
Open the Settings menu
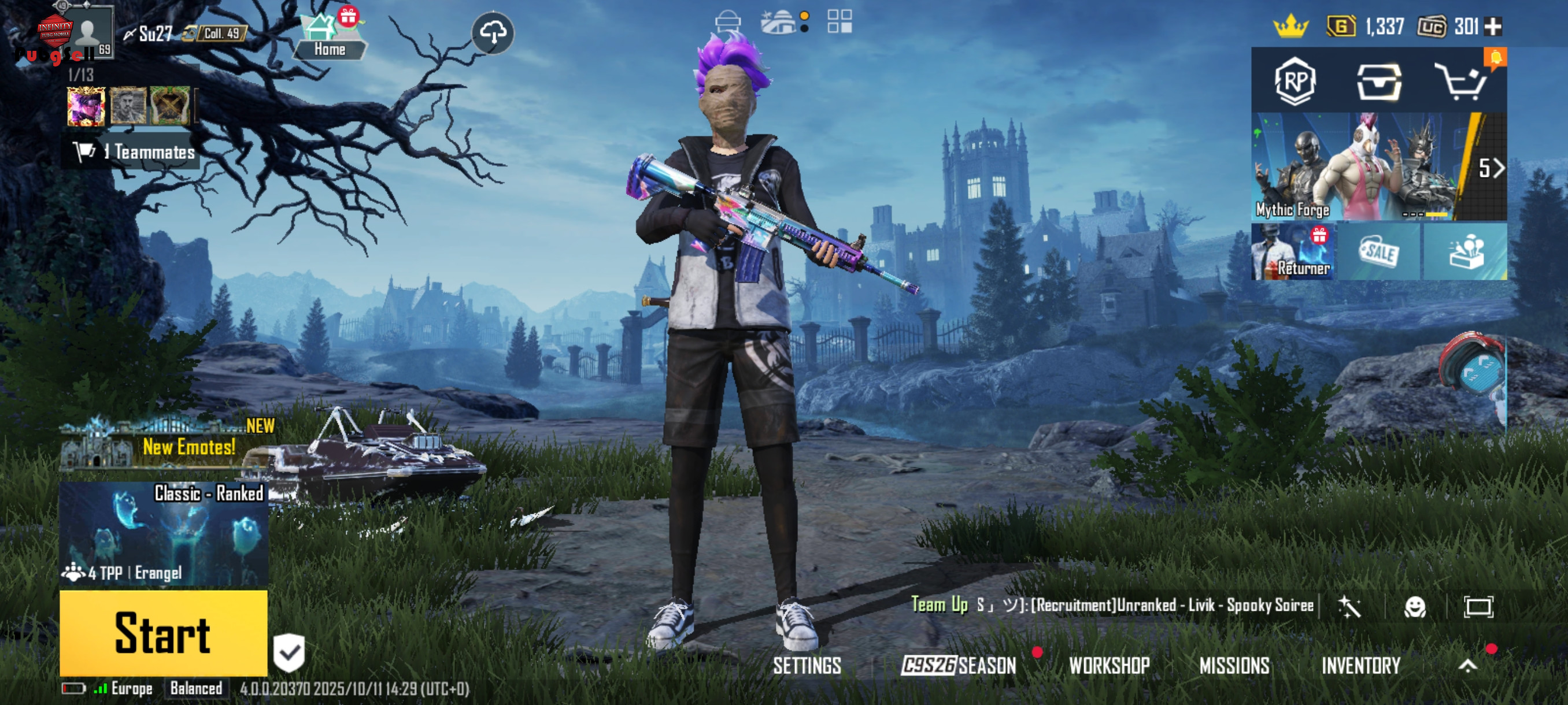pos(807,666)
